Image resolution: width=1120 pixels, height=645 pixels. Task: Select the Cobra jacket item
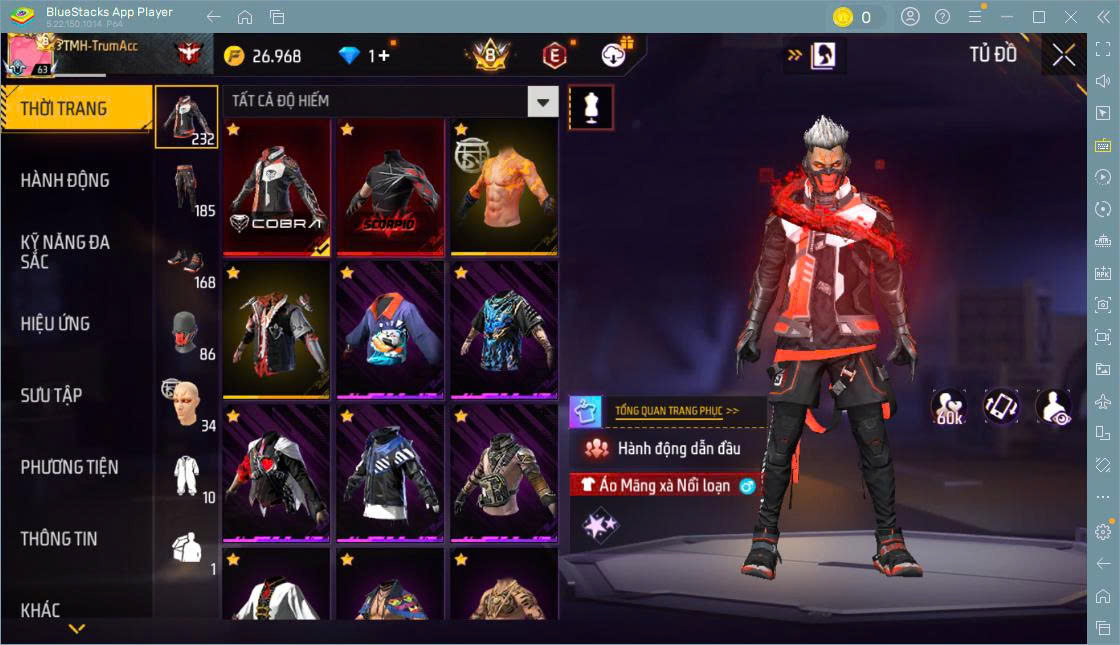(276, 187)
